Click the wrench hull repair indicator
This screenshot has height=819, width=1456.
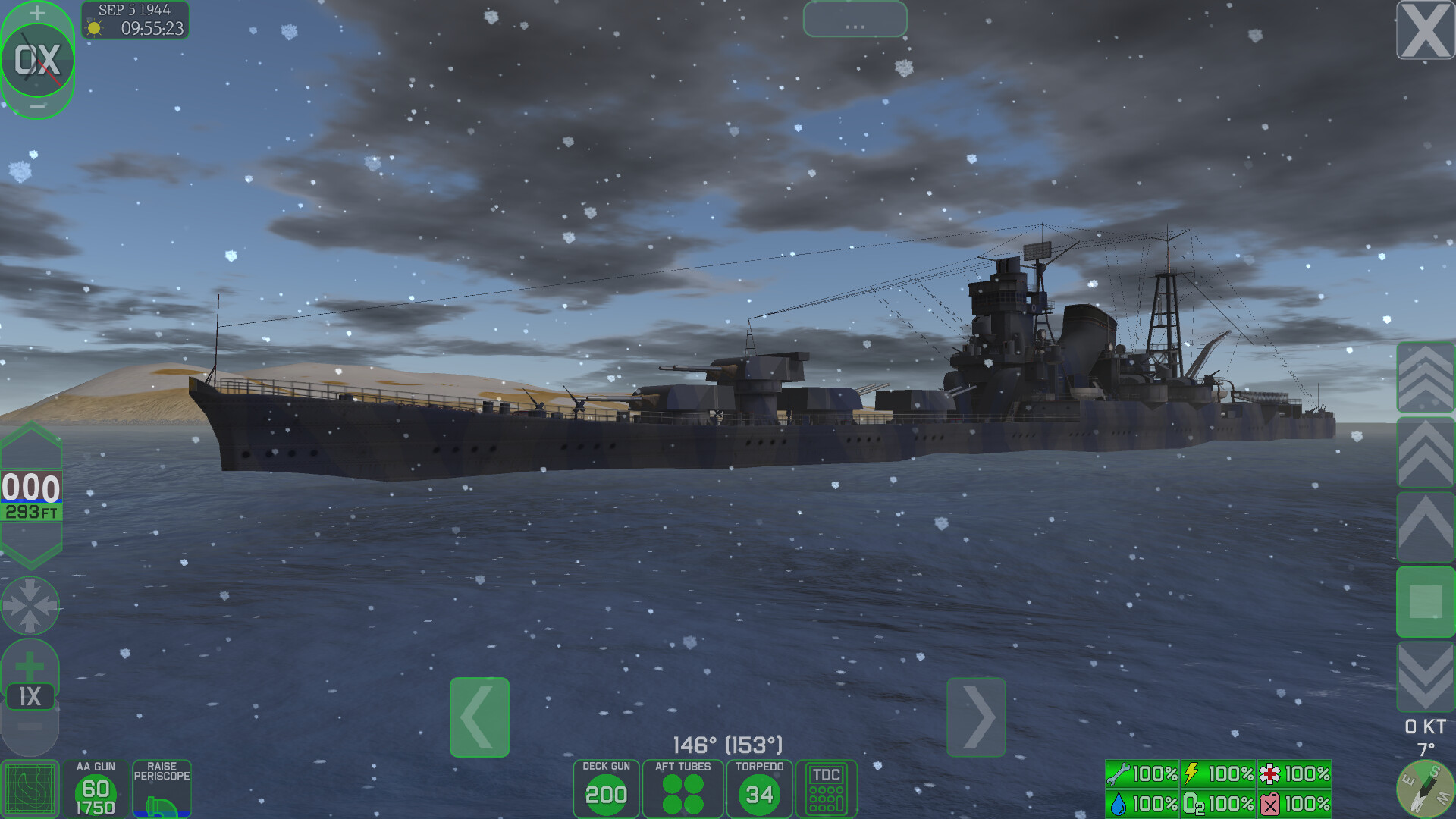pyautogui.click(x=1141, y=774)
